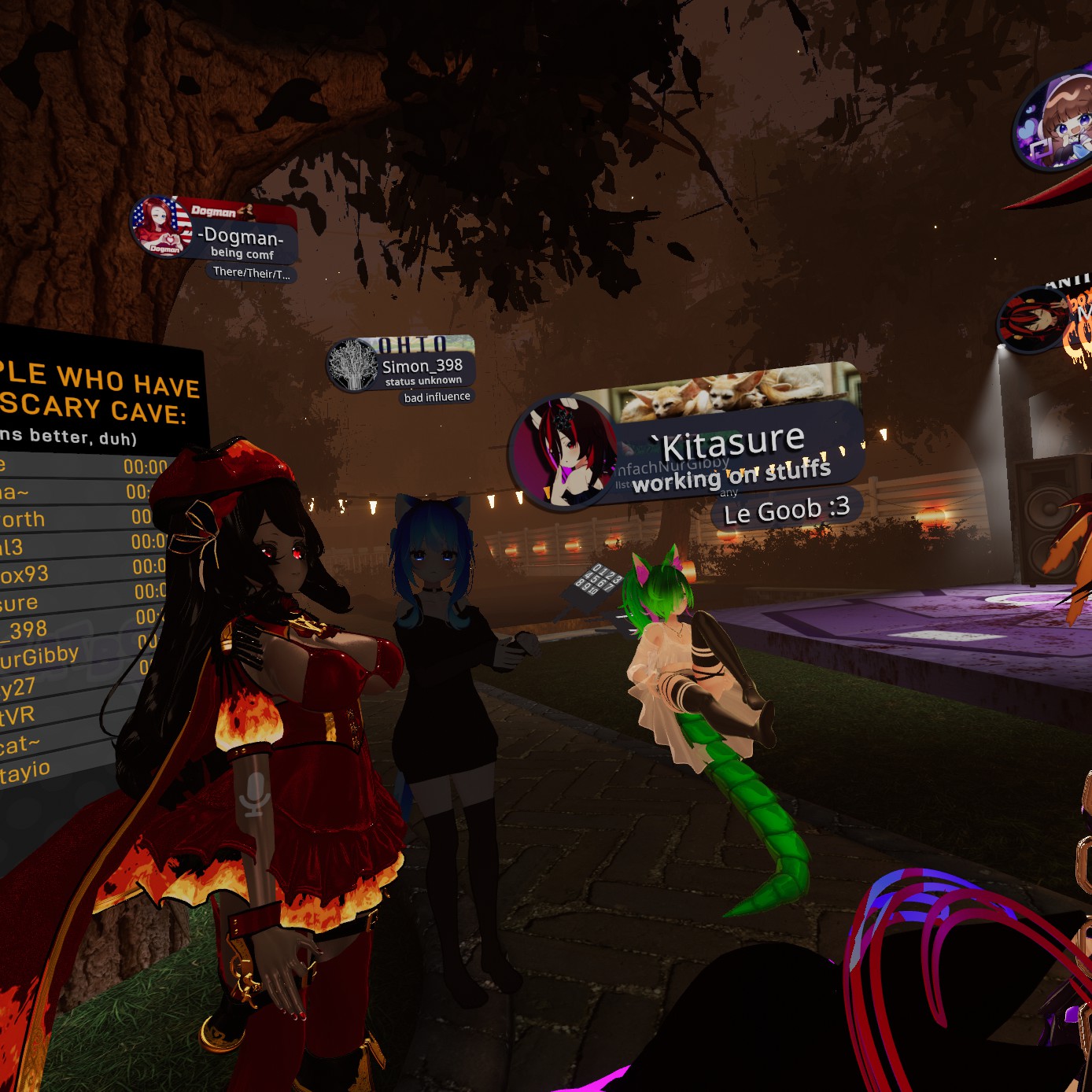Click Simon_398's white tree profile icon
Viewport: 1092px width, 1092px height.
tap(354, 364)
